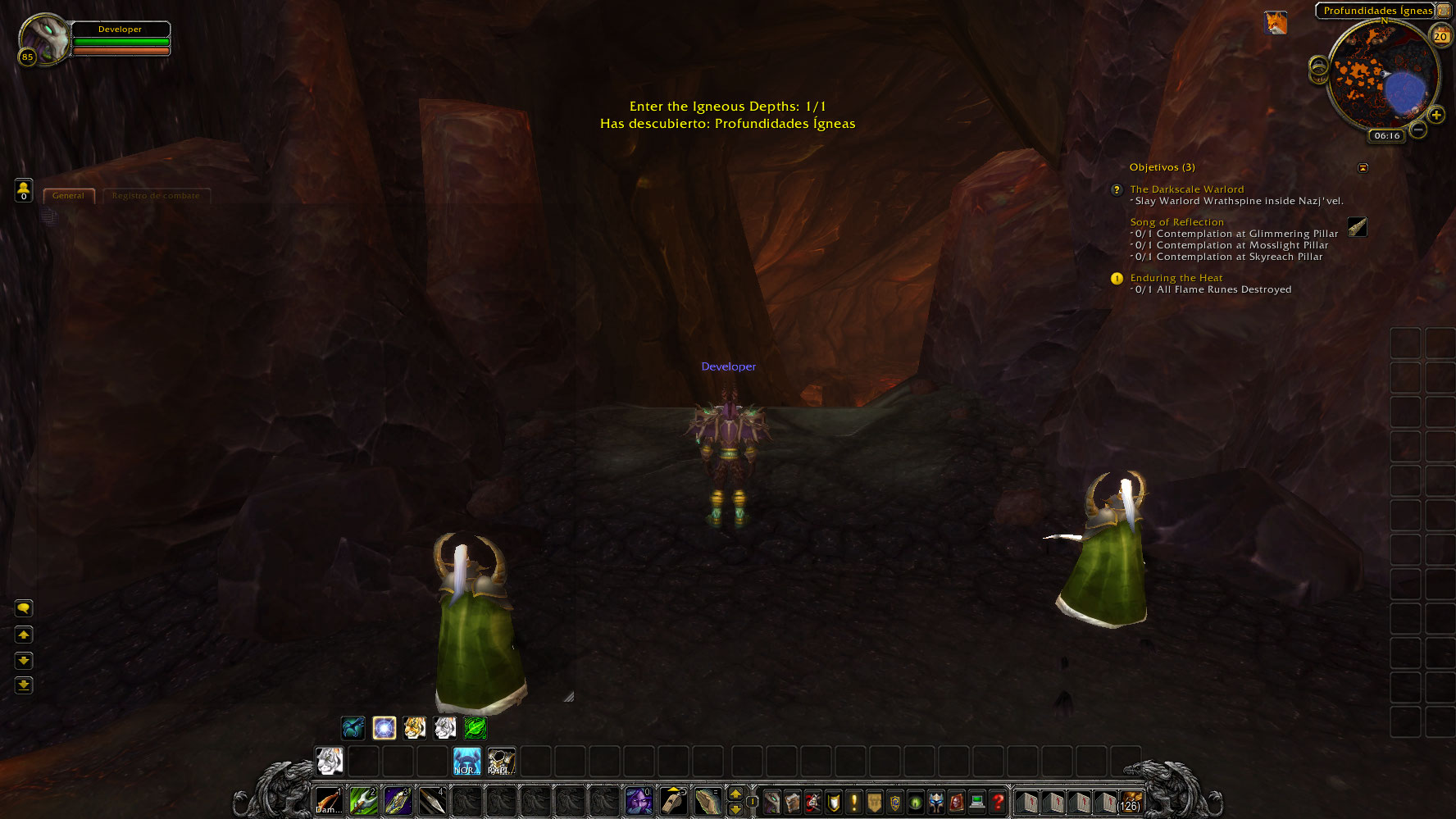
Task: Open the Registro de combate tab
Action: 156,195
